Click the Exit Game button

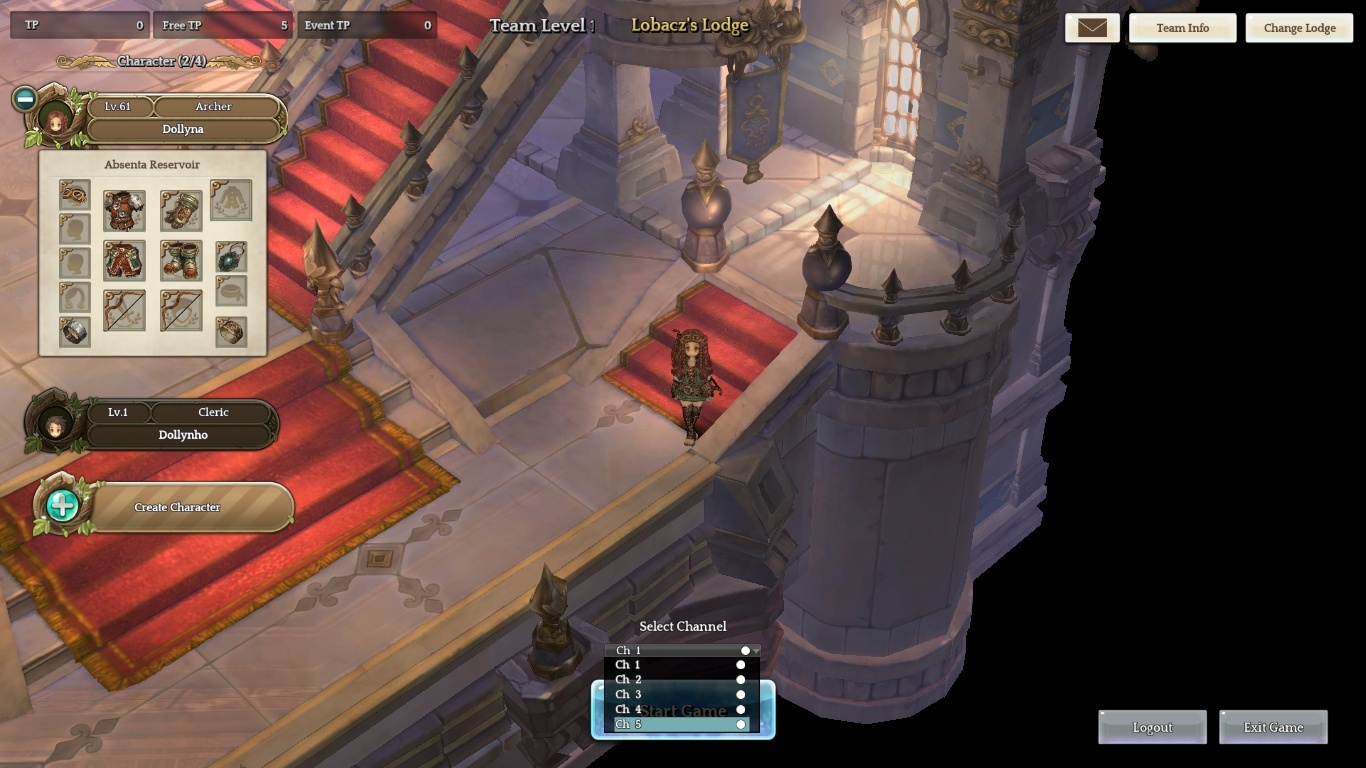click(1273, 727)
